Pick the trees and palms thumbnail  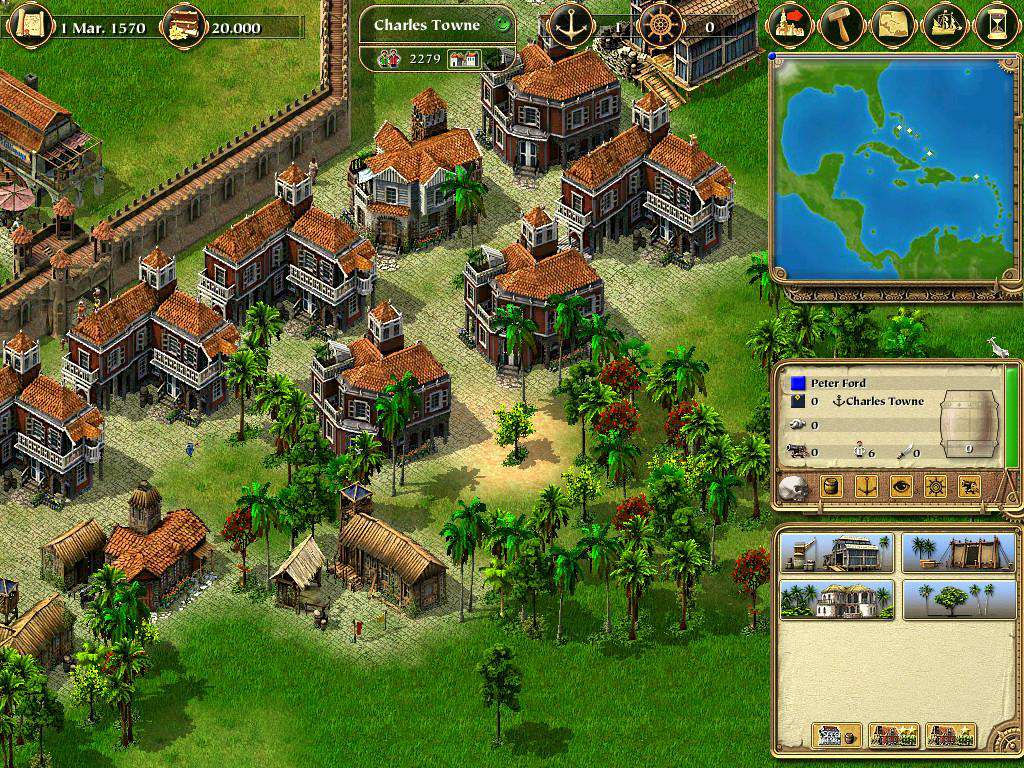[x=950, y=599]
